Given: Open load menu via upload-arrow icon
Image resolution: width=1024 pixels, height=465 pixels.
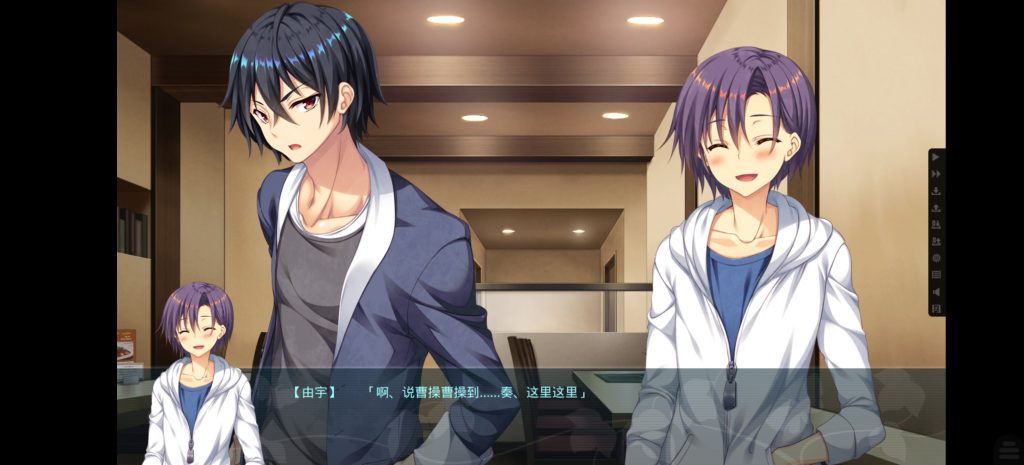Looking at the screenshot, I should point(936,208).
